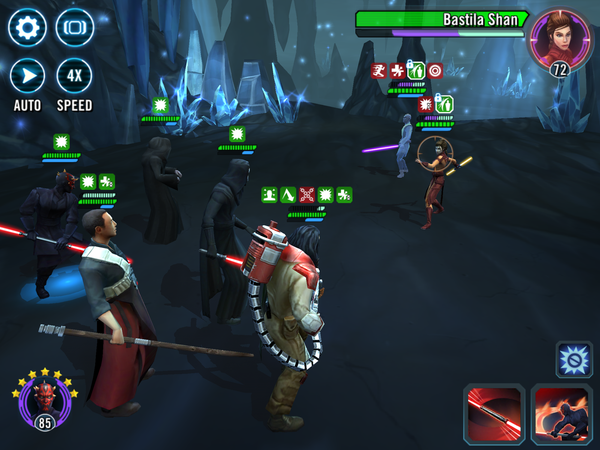
Task: Activate the red lightsaber basic attack
Action: (494, 414)
